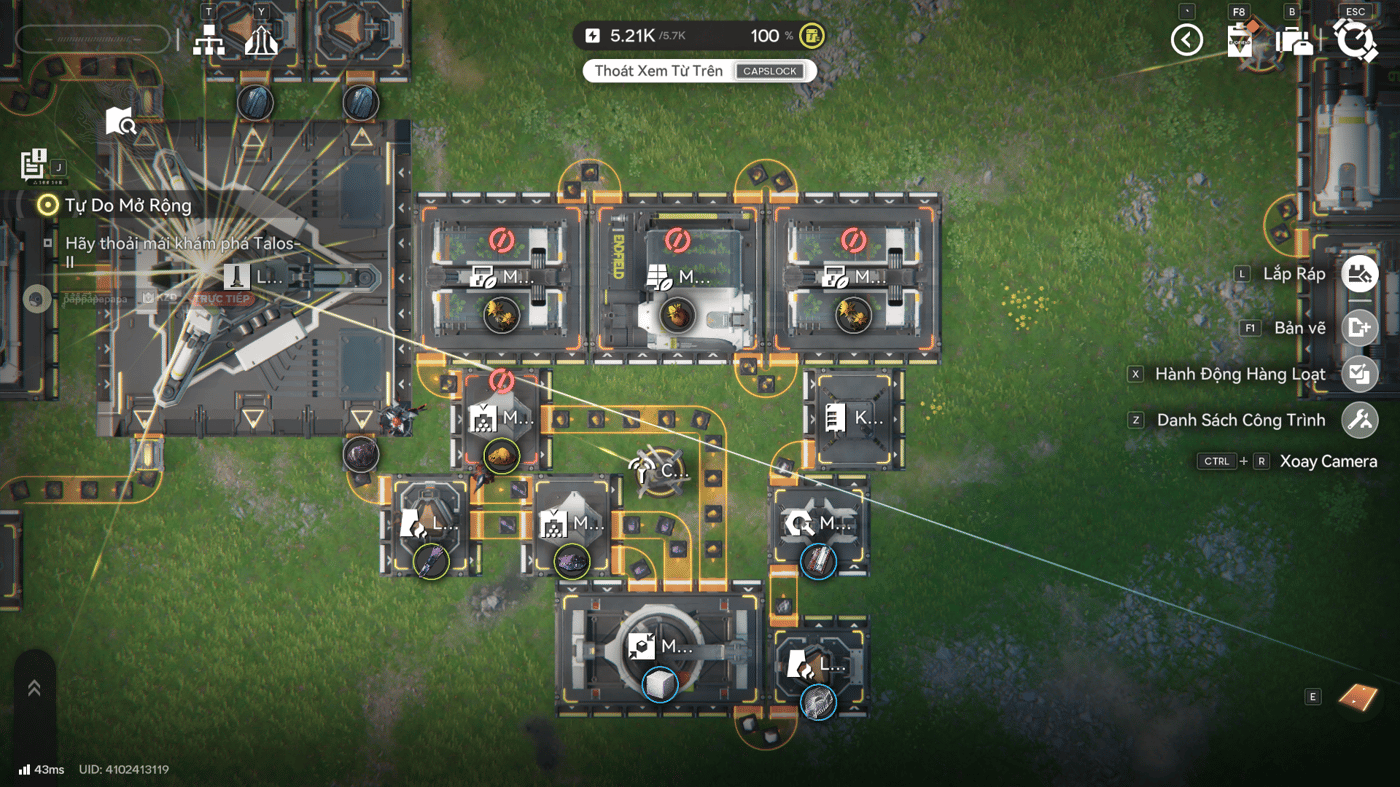Click the orange tile icon at bottom right
Image resolution: width=1400 pixels, height=787 pixels.
tap(1358, 696)
